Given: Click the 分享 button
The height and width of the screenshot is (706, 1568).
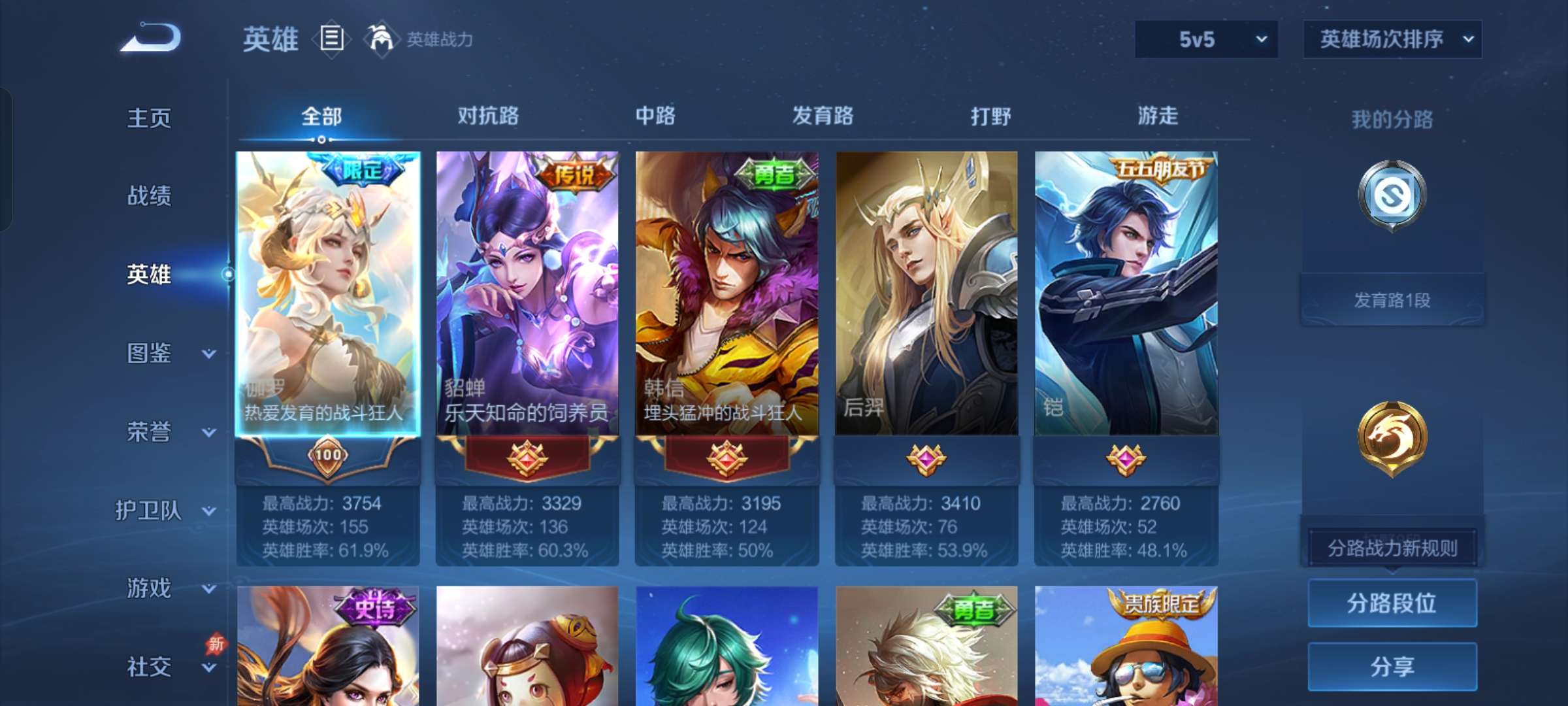Looking at the screenshot, I should [x=1392, y=667].
